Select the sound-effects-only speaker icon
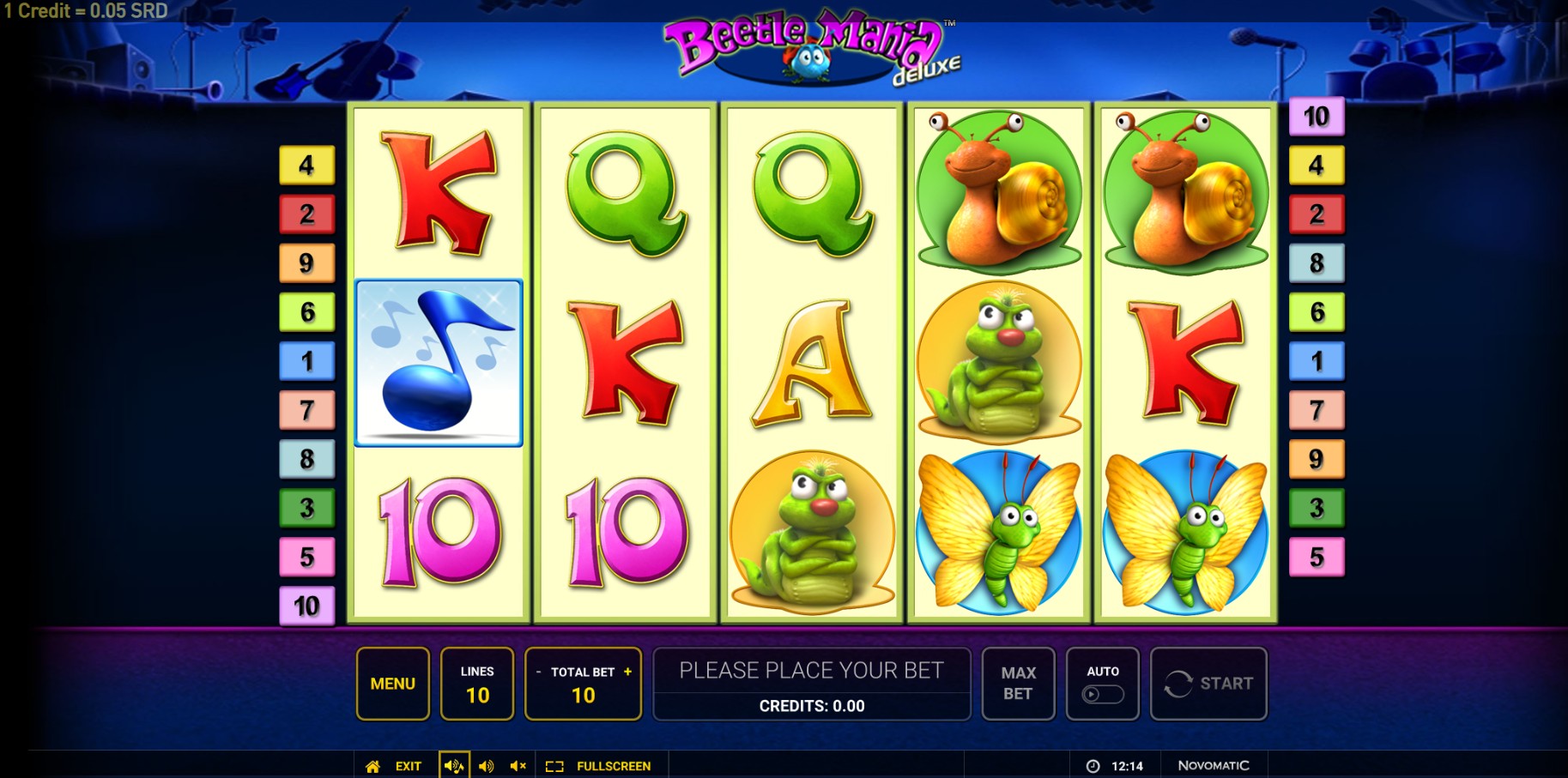Viewport: 1568px width, 778px height. [486, 766]
